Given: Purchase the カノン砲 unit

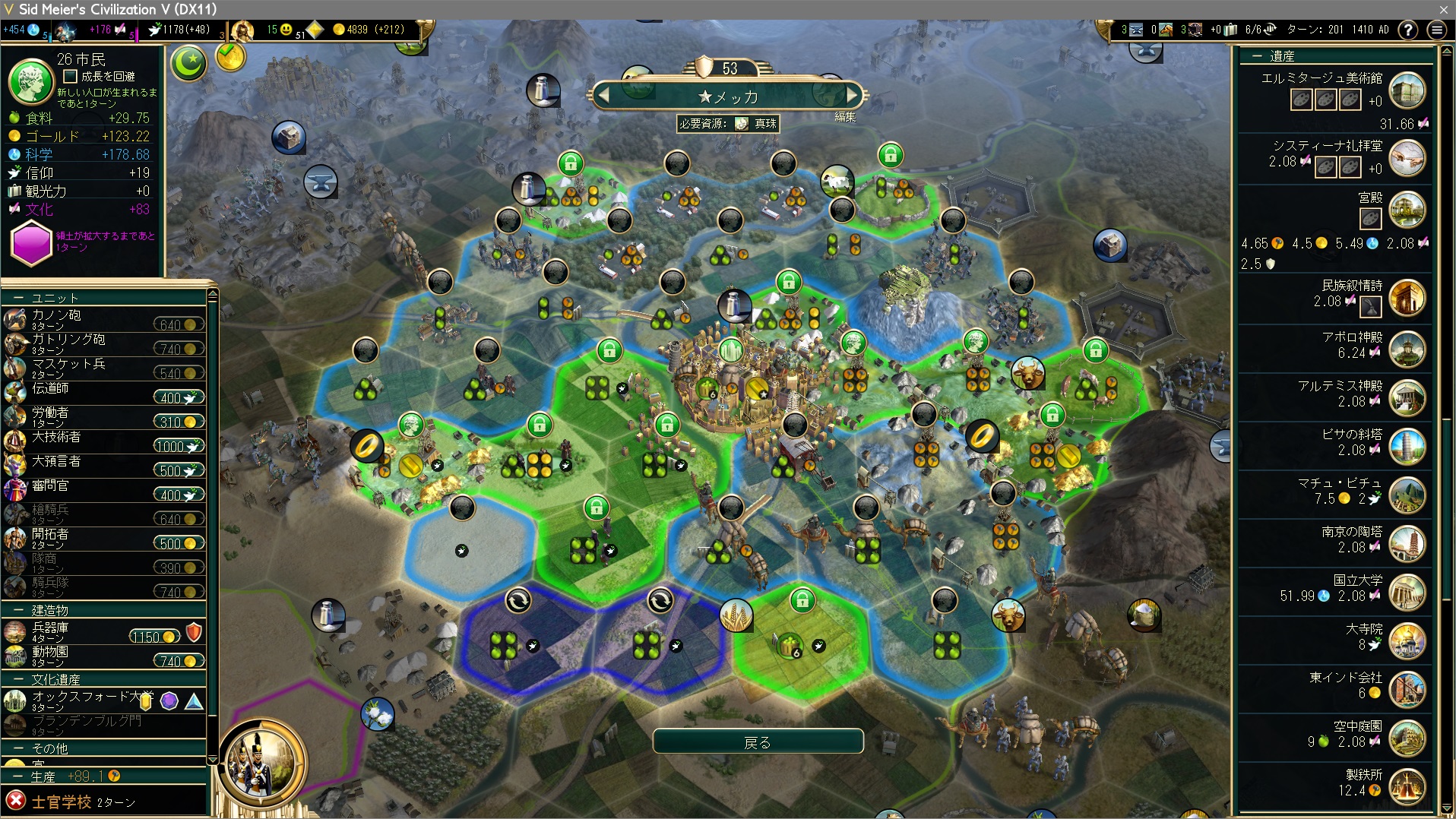Looking at the screenshot, I should (x=179, y=325).
